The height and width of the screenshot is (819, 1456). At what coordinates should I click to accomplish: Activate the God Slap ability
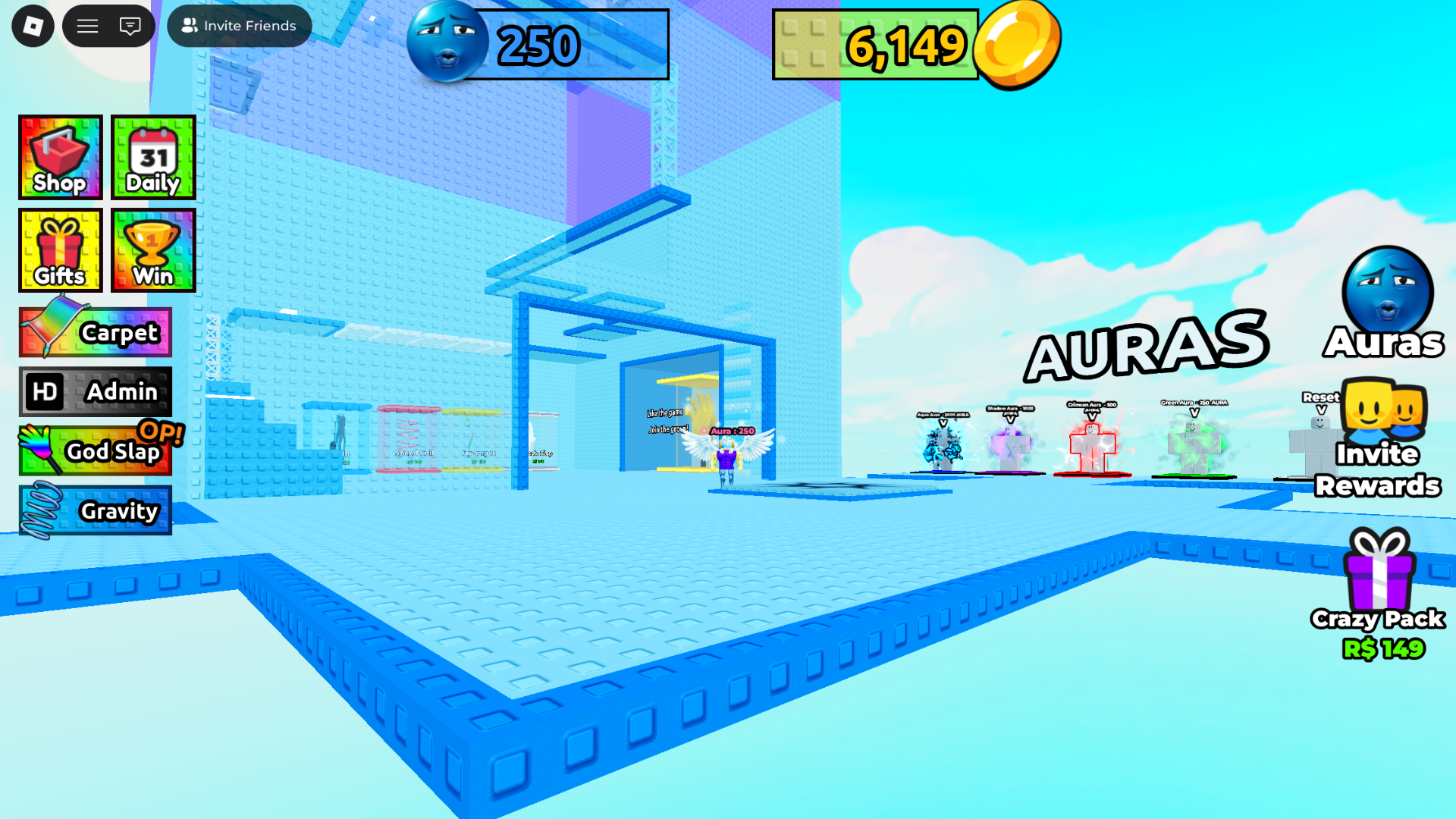coord(94,450)
